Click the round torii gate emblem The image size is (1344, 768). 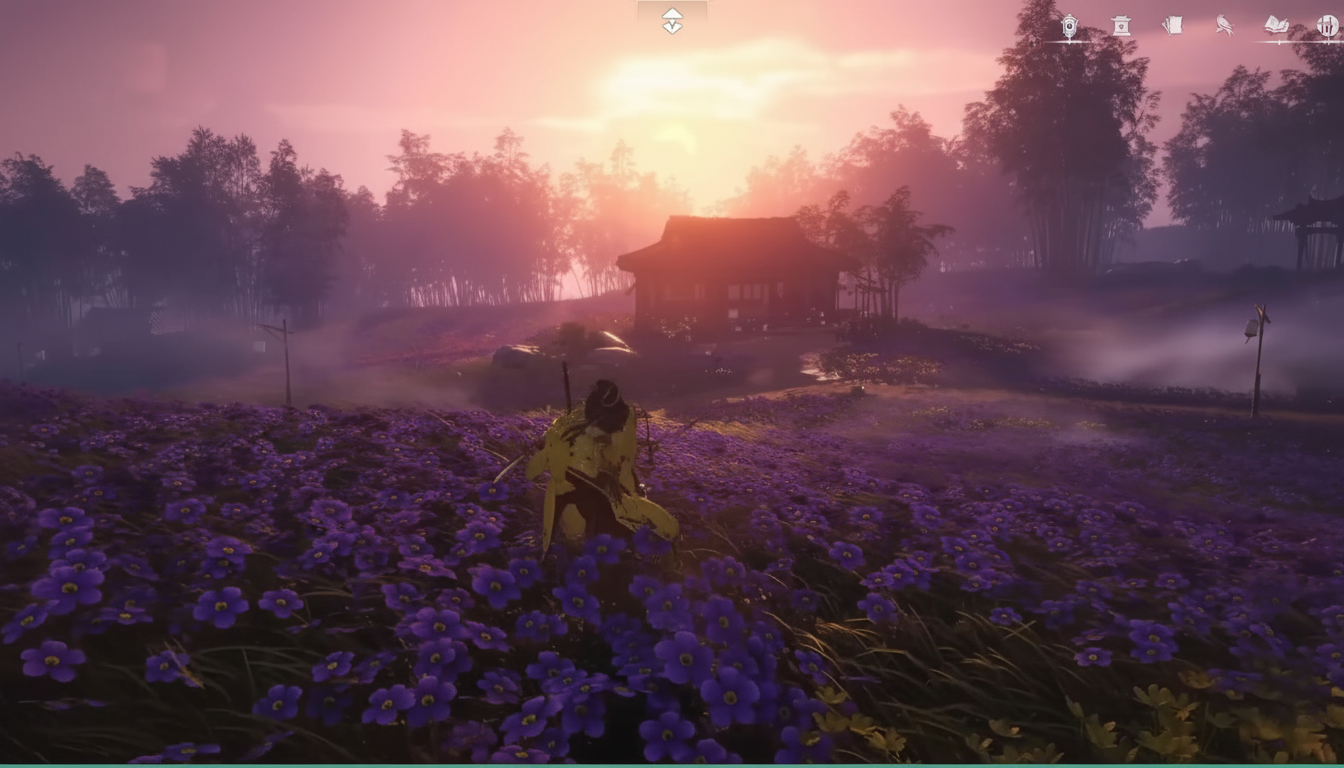coord(1327,26)
